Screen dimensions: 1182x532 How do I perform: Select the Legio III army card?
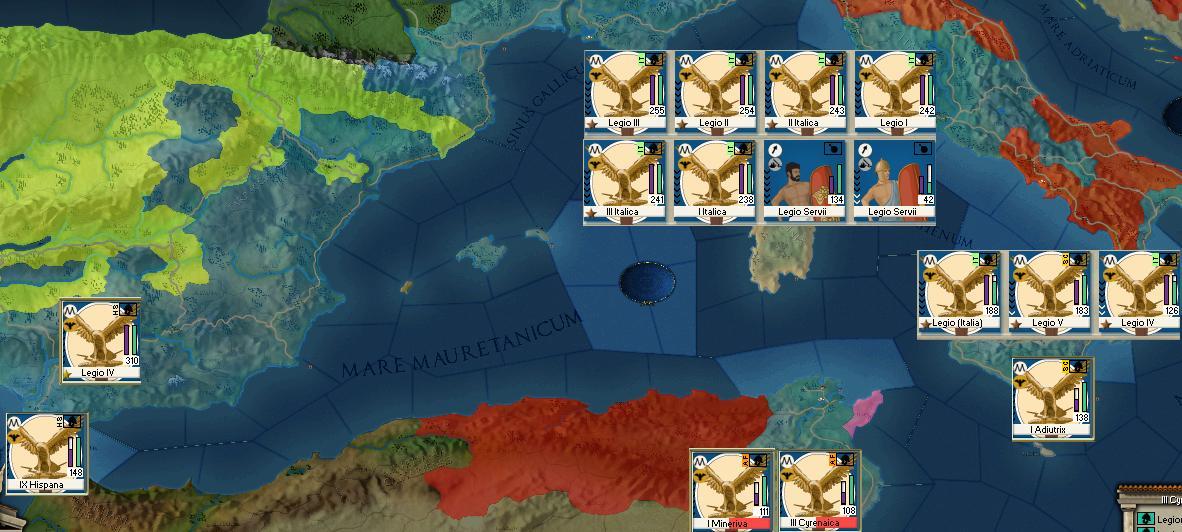628,92
